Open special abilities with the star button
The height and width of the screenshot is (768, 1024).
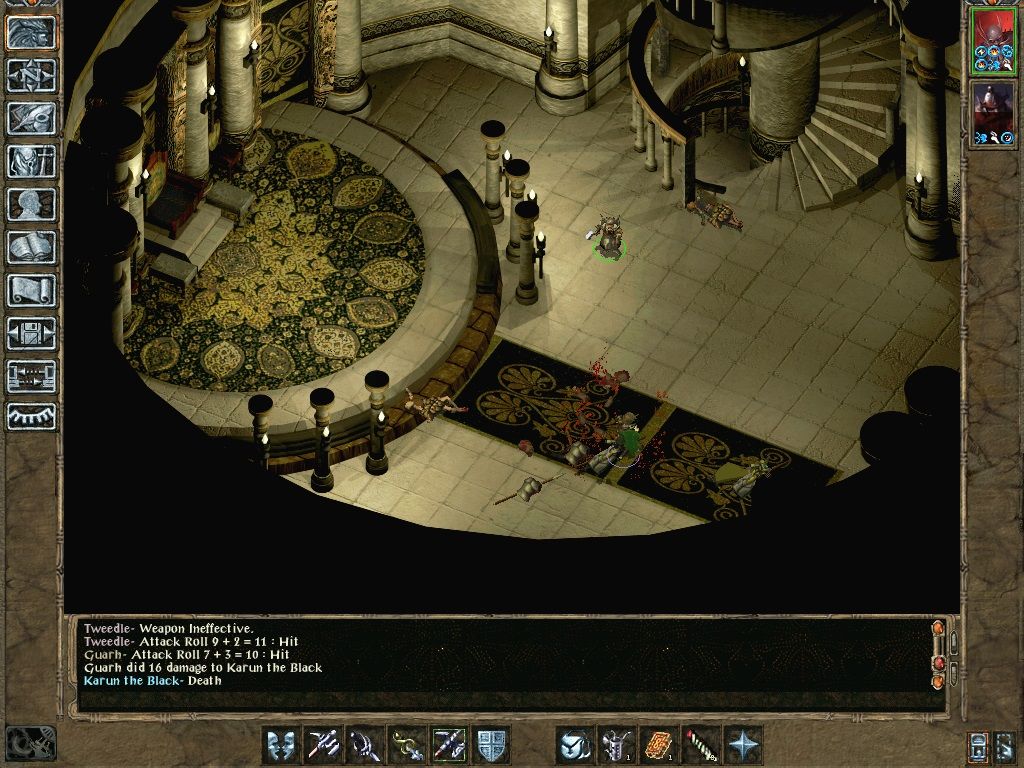tap(743, 745)
